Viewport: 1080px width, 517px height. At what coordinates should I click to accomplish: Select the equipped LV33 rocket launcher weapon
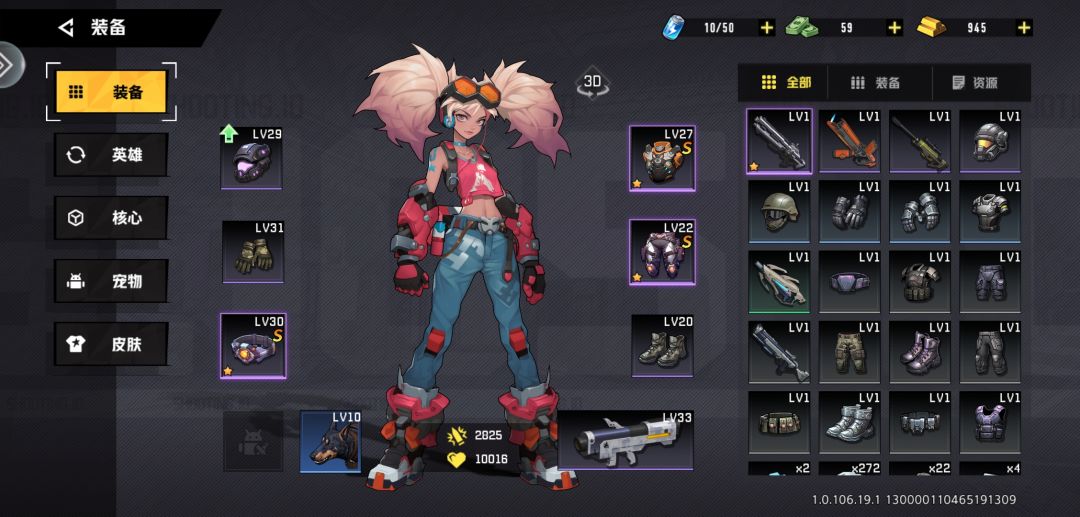coord(626,440)
